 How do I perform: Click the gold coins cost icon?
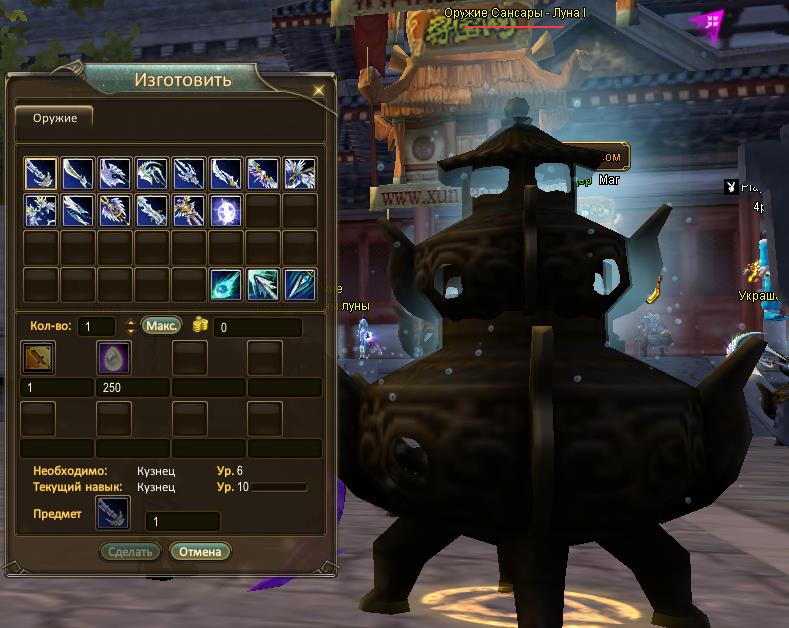click(x=199, y=326)
